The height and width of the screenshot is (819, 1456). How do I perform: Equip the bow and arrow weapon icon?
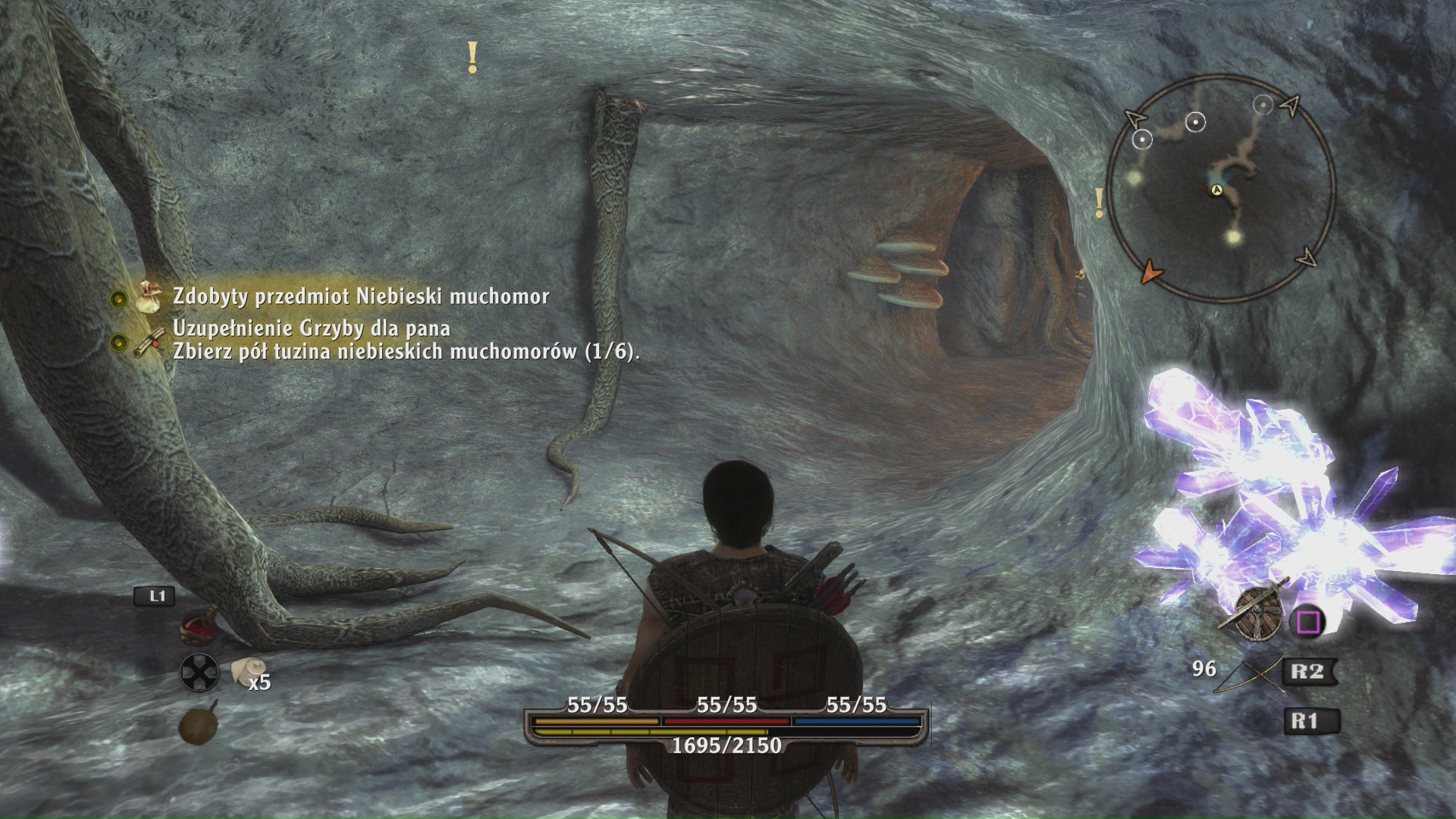[1246, 673]
